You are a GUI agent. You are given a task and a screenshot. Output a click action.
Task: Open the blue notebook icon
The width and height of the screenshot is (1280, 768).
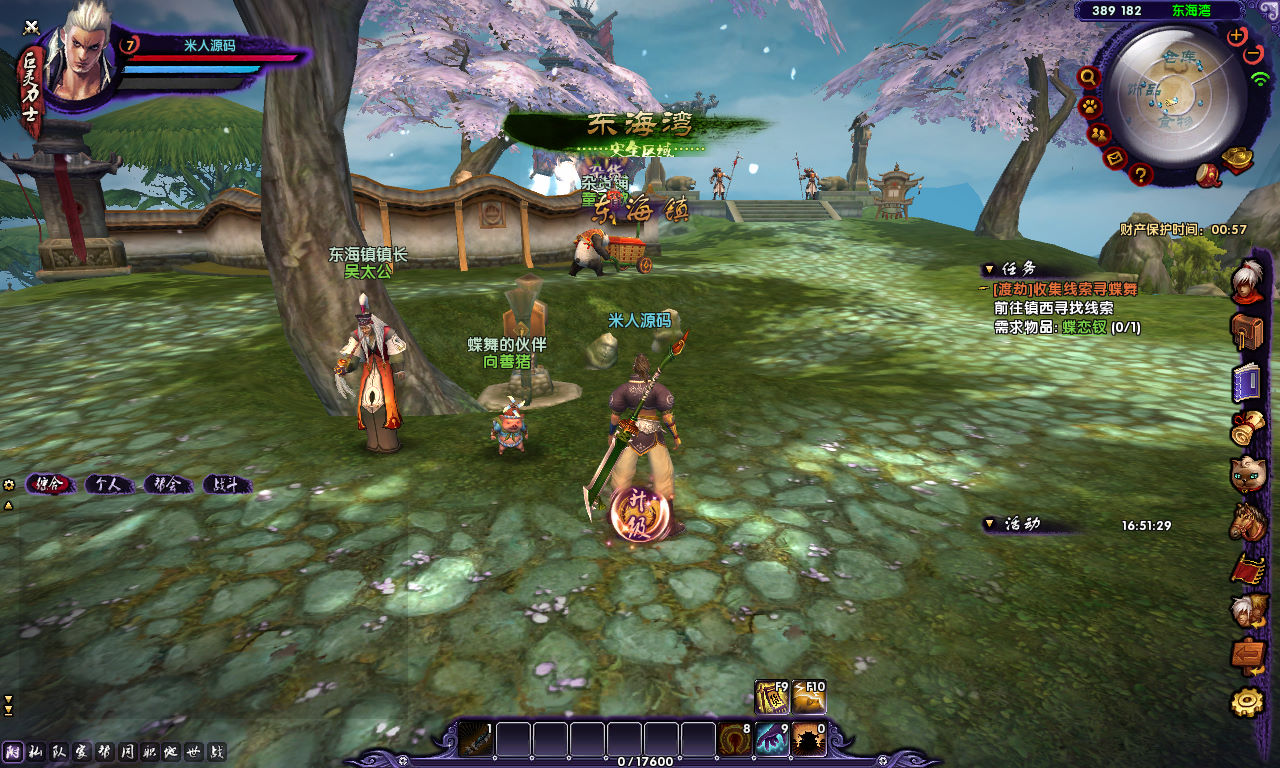tap(1247, 382)
